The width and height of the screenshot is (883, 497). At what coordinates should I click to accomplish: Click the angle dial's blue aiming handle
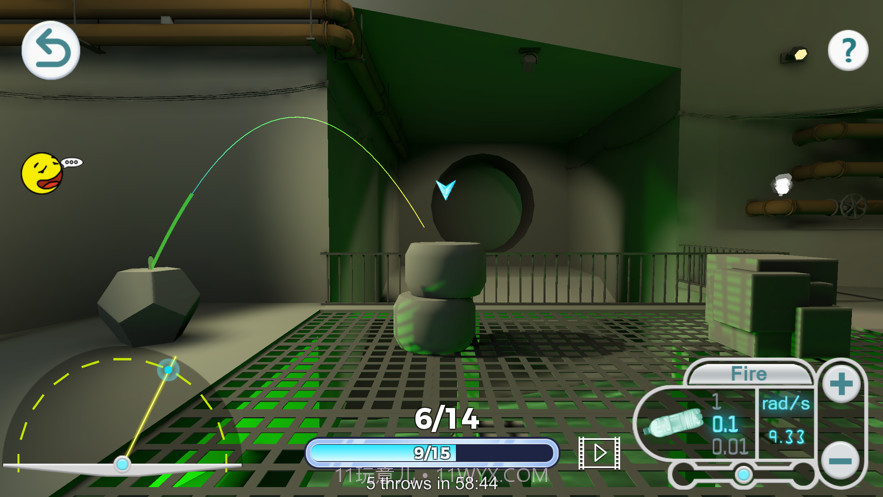(x=168, y=371)
